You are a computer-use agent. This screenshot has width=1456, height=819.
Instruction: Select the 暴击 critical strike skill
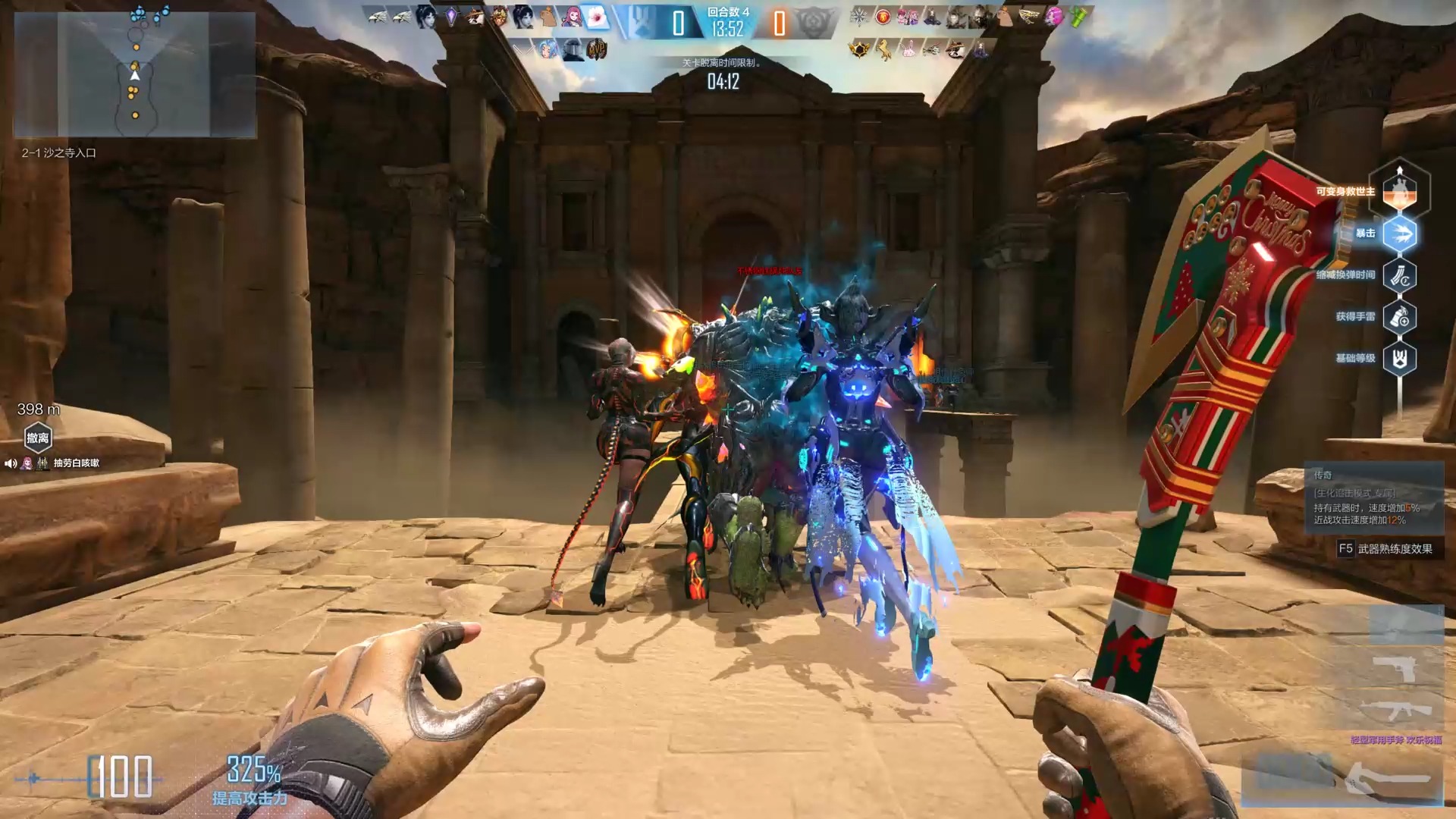pos(1400,234)
